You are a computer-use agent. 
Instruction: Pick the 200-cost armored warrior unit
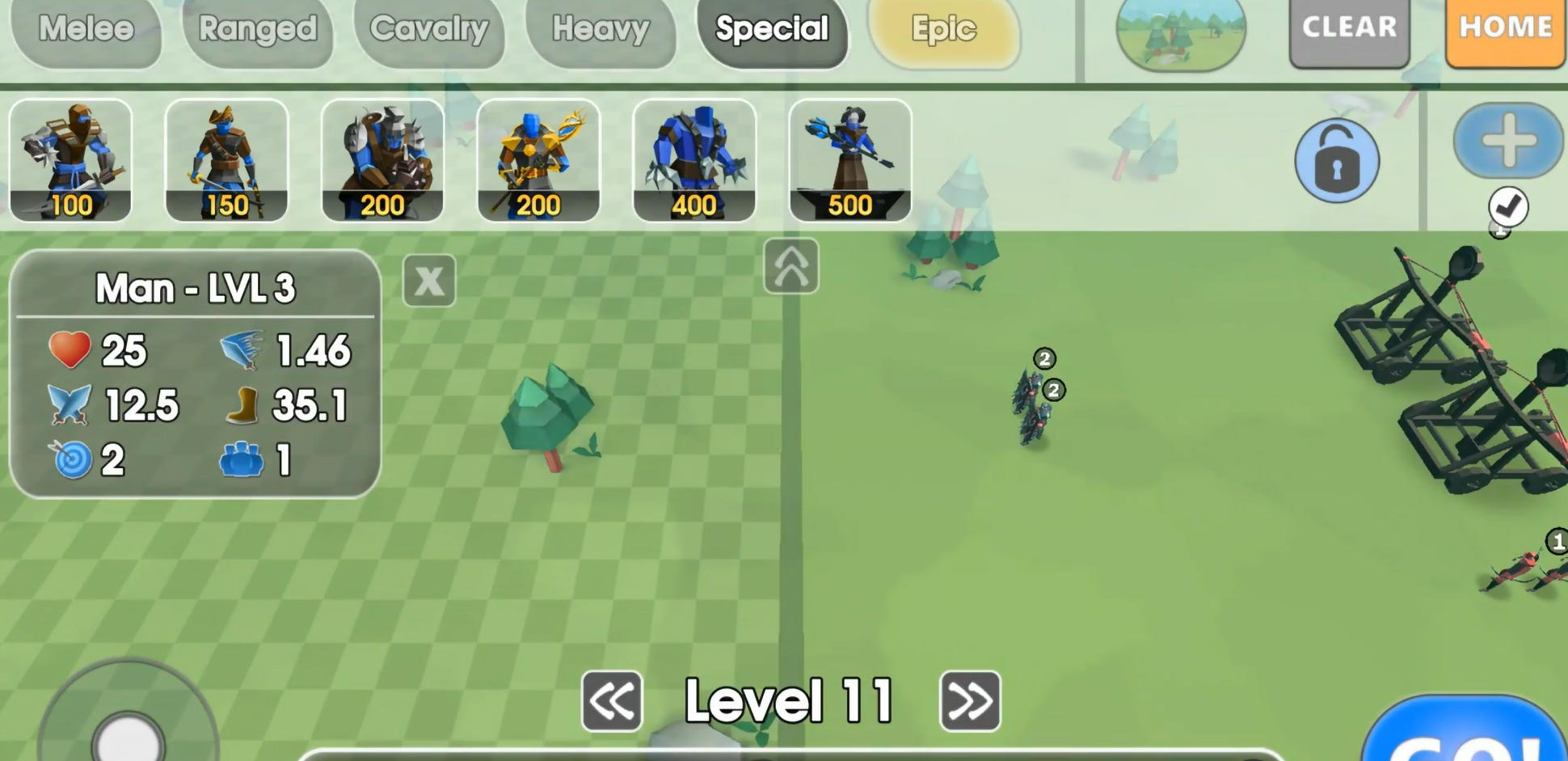tap(383, 159)
